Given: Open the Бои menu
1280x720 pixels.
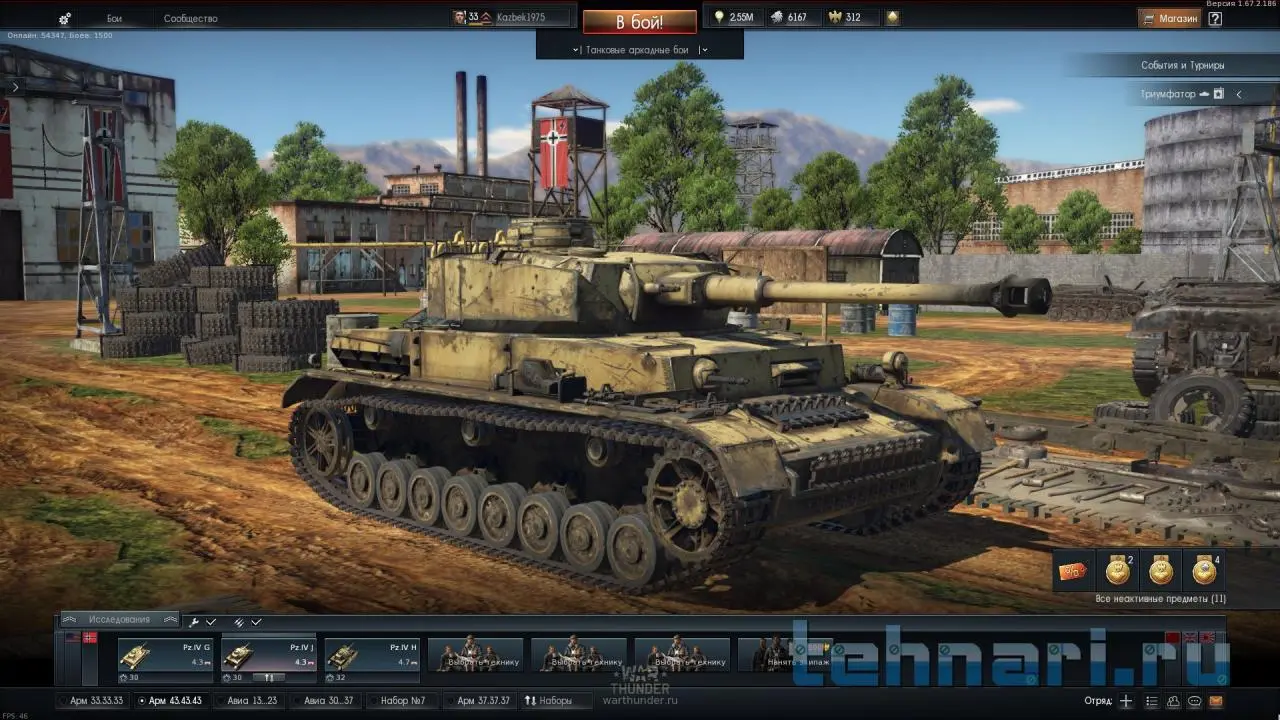Looking at the screenshot, I should point(114,18).
